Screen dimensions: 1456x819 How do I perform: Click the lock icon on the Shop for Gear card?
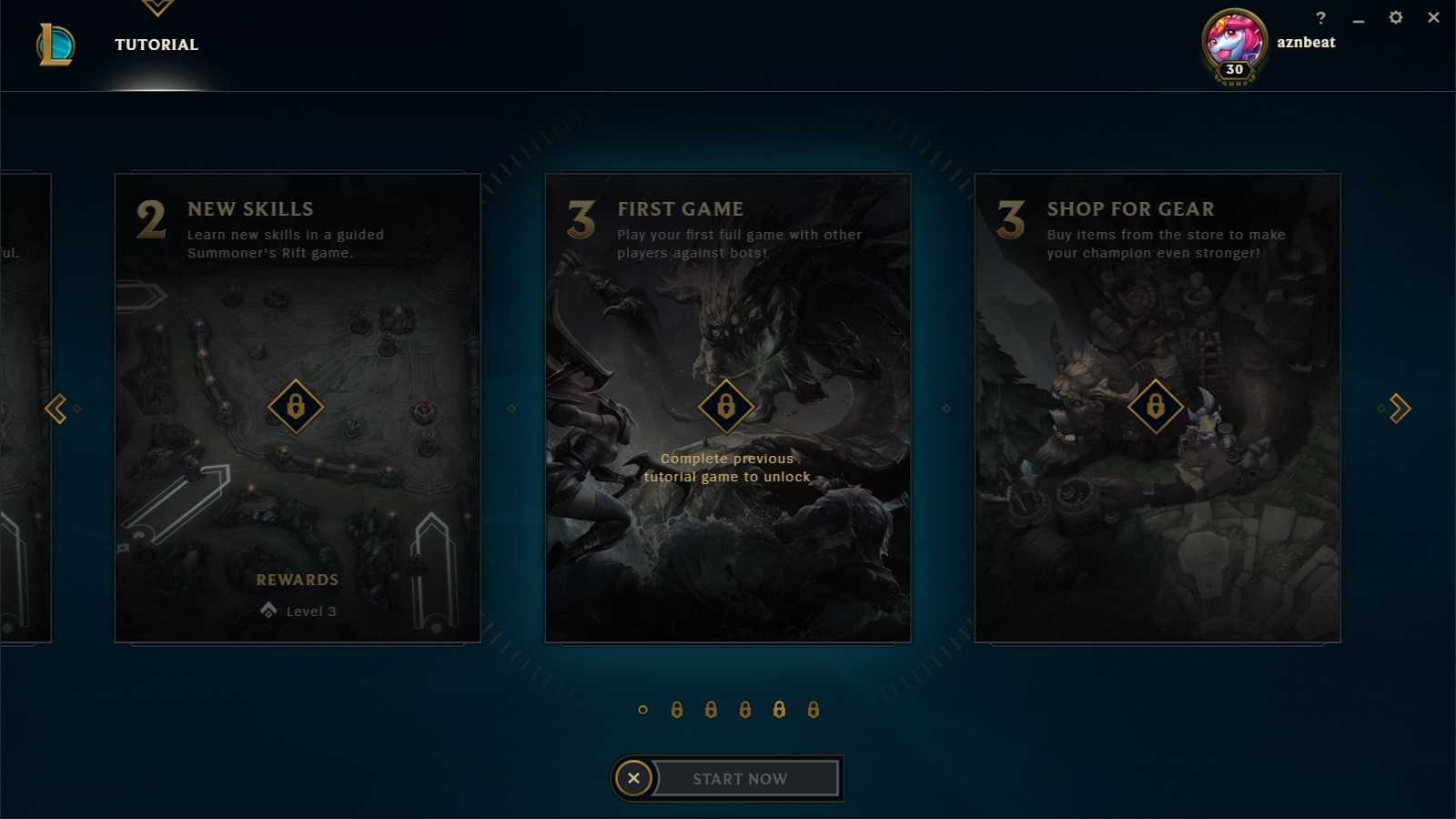point(1157,407)
